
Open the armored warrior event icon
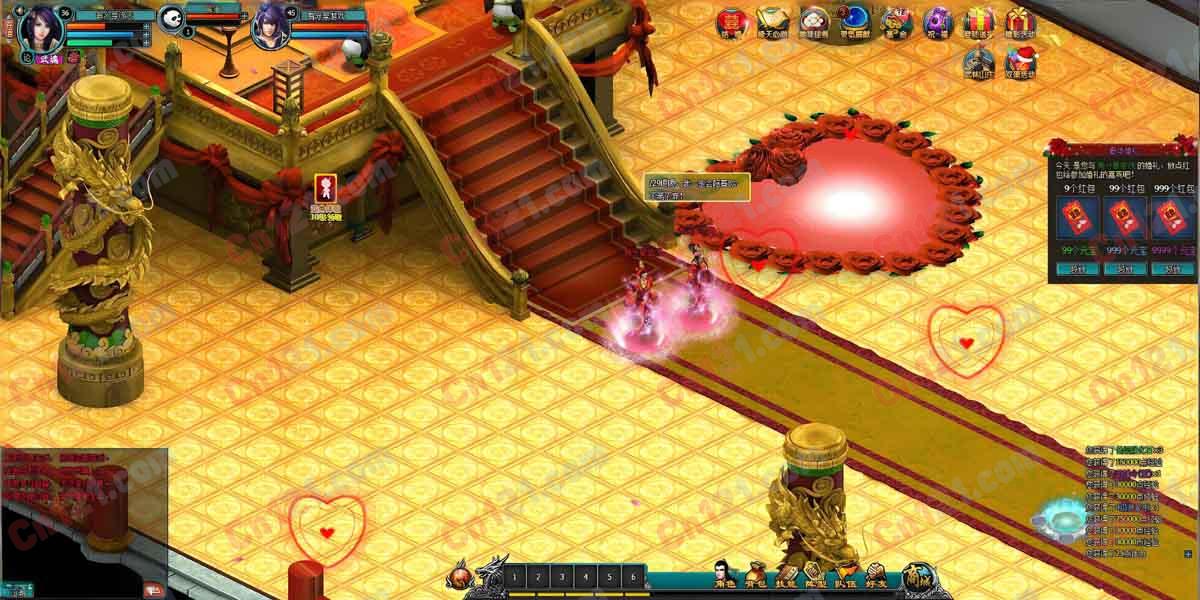click(979, 61)
